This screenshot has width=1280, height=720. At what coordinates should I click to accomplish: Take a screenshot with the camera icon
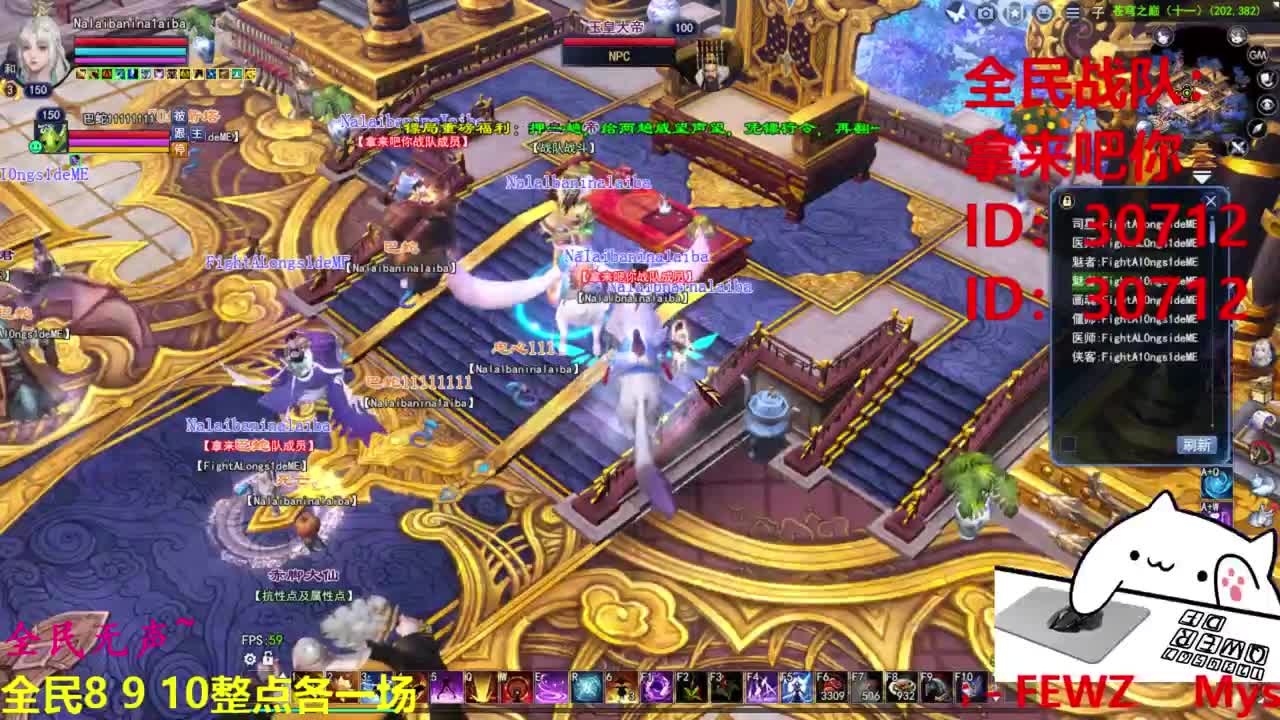[985, 12]
